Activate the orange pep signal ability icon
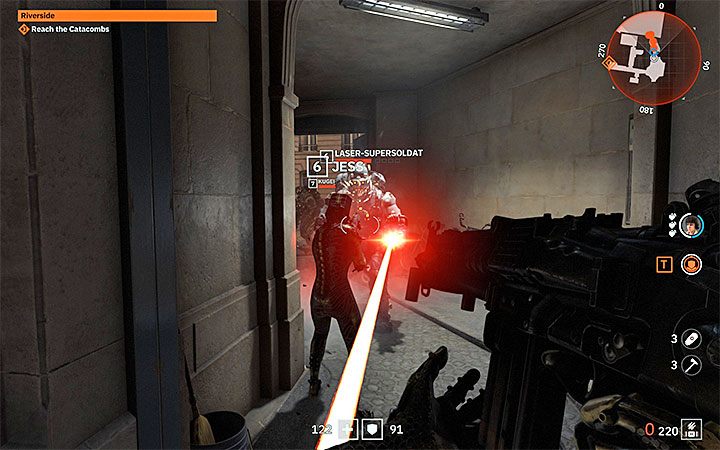720x450 pixels. (691, 265)
